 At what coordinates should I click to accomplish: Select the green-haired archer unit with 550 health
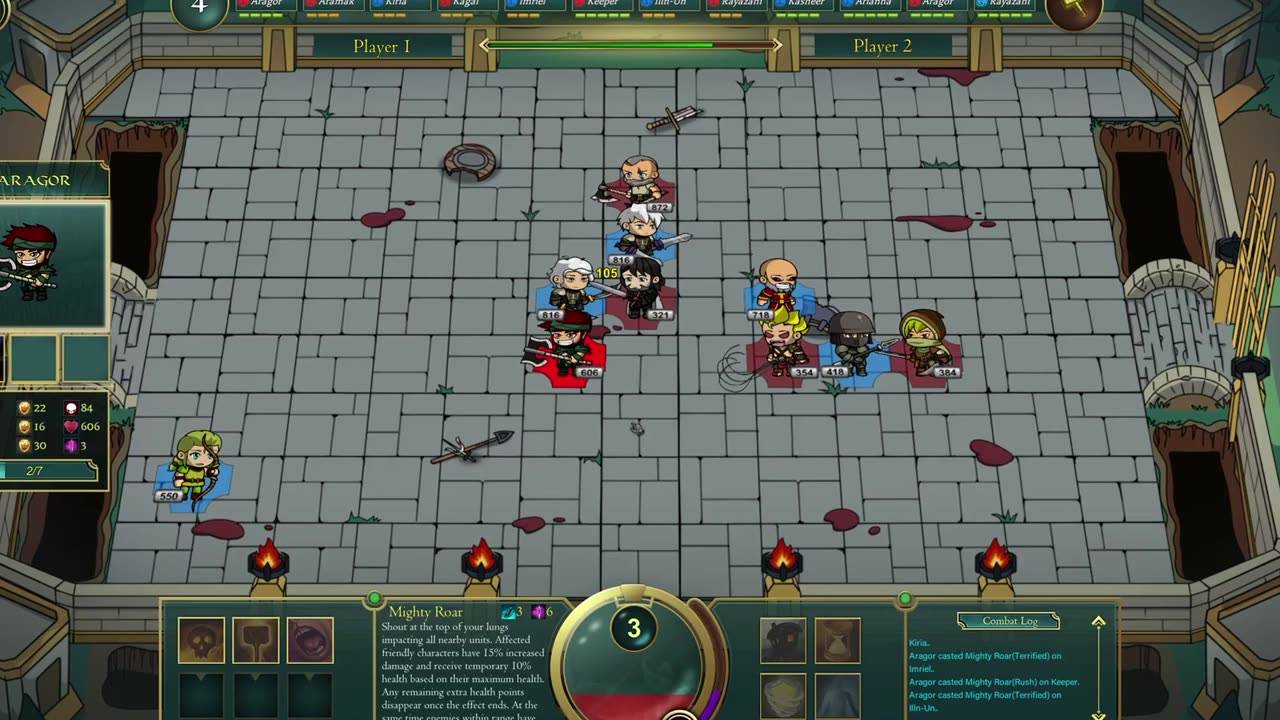click(195, 467)
